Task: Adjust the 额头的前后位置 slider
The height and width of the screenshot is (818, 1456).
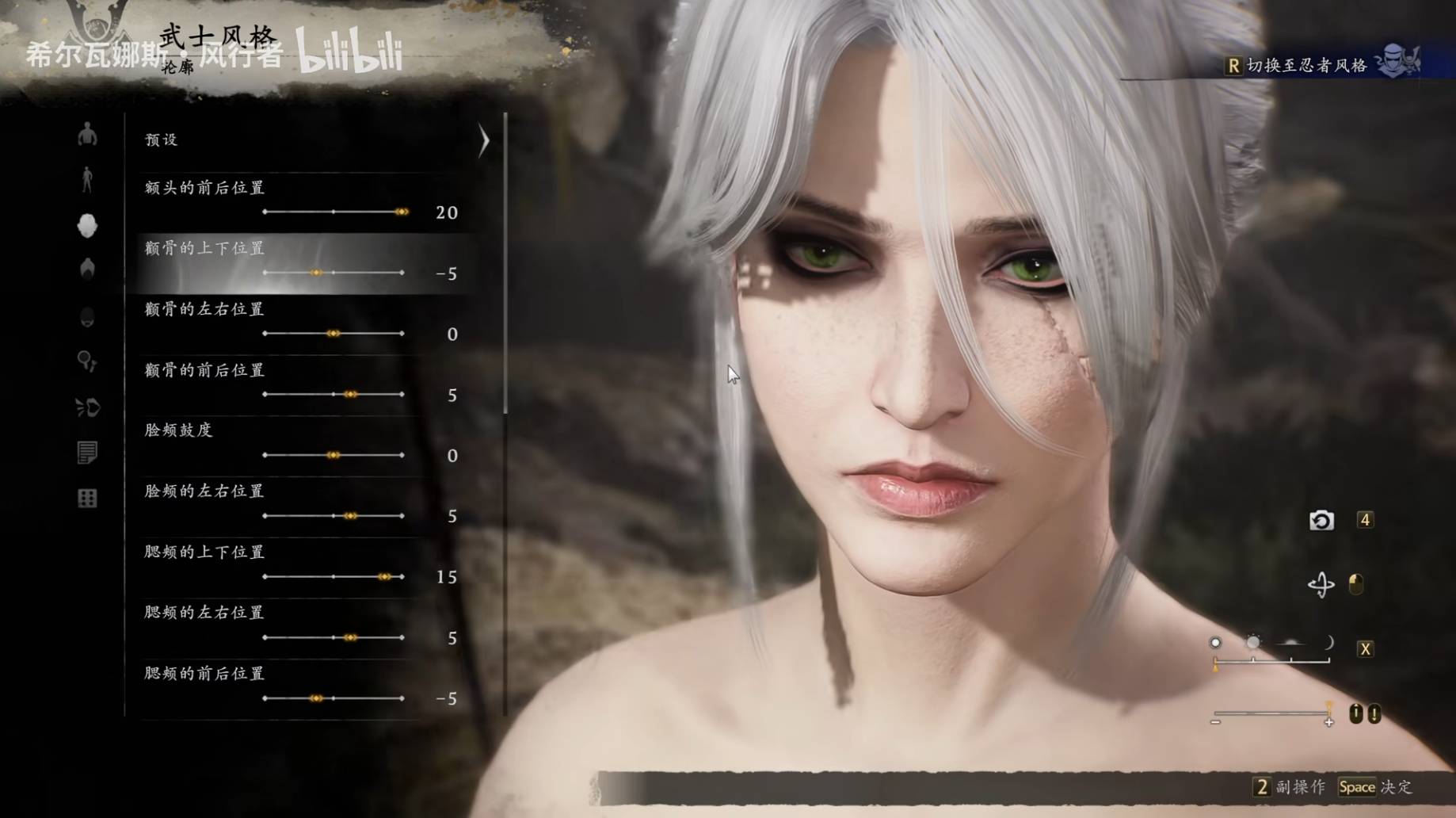Action: 402,212
